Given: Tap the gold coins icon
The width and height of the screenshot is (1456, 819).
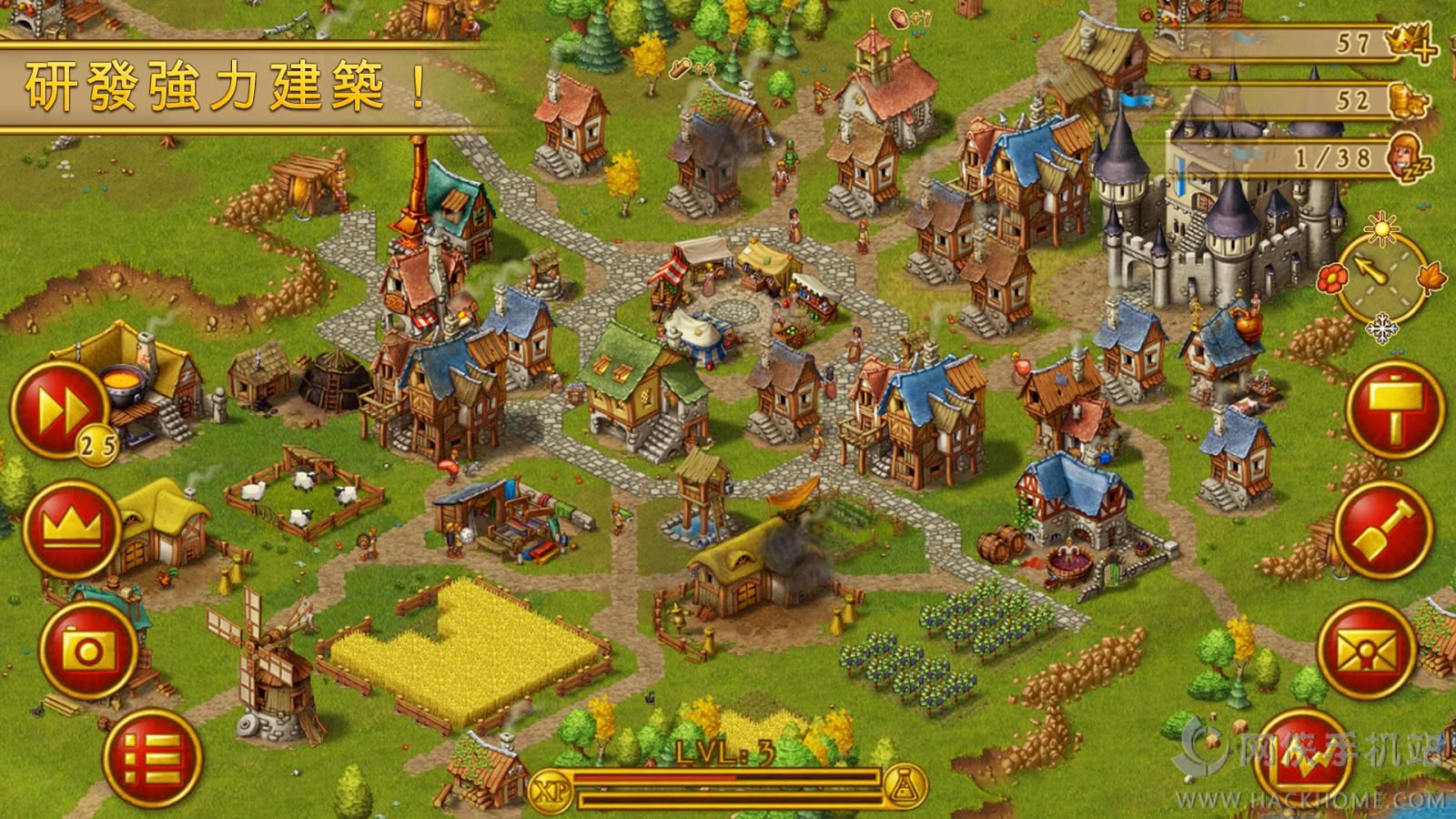Looking at the screenshot, I should [x=1410, y=100].
